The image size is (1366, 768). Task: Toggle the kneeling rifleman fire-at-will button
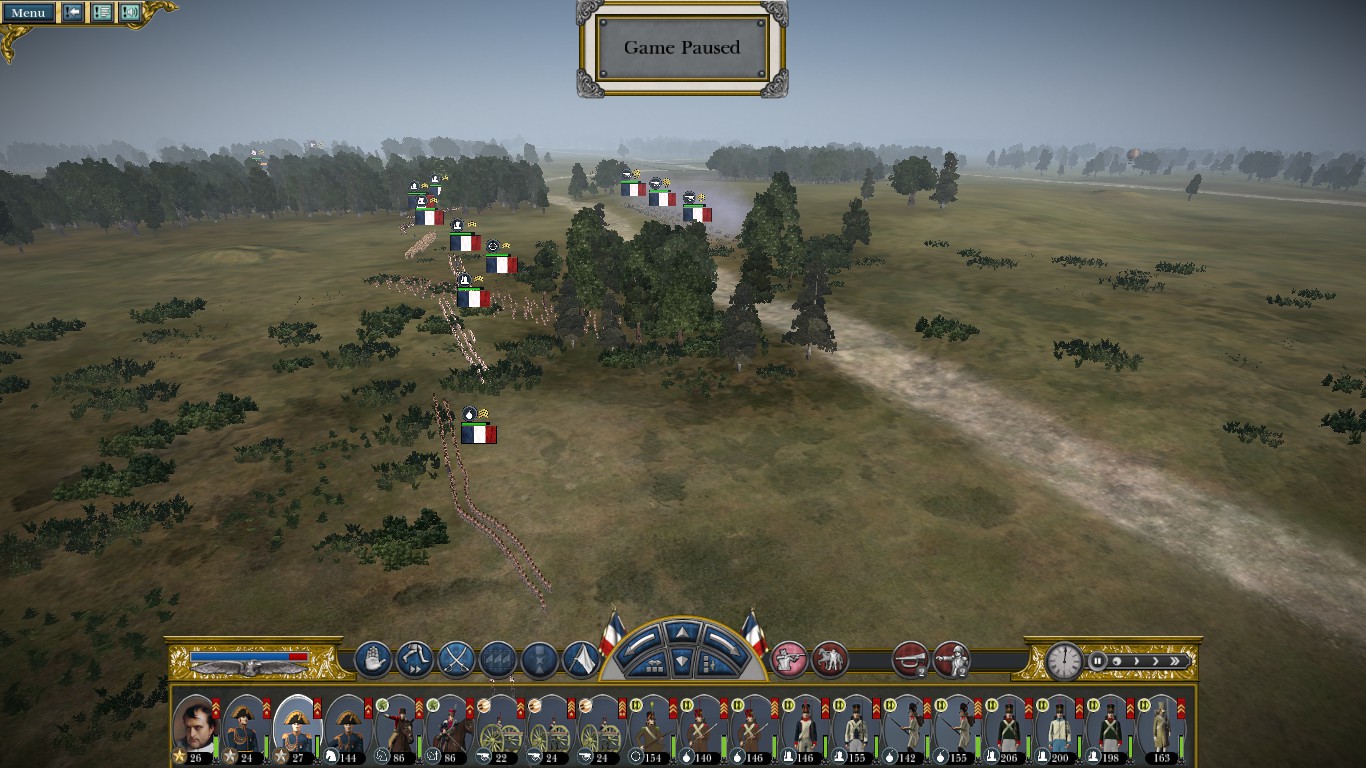coord(790,660)
